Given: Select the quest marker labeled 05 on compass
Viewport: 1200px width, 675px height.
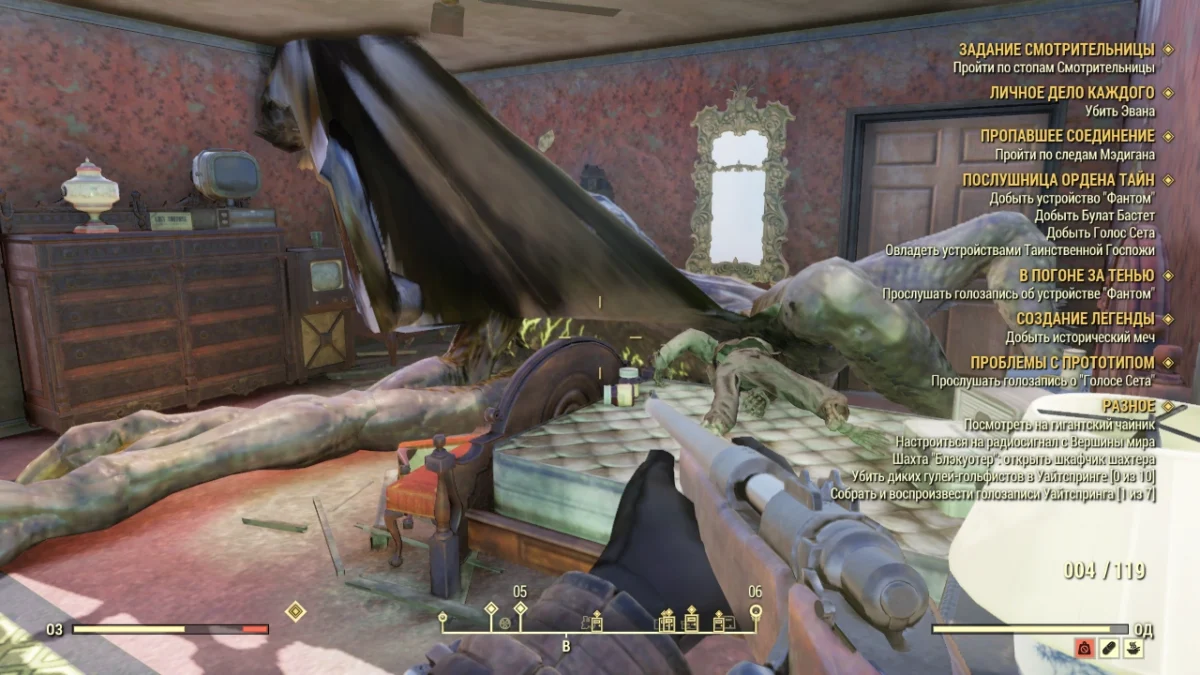Looking at the screenshot, I should click(519, 608).
